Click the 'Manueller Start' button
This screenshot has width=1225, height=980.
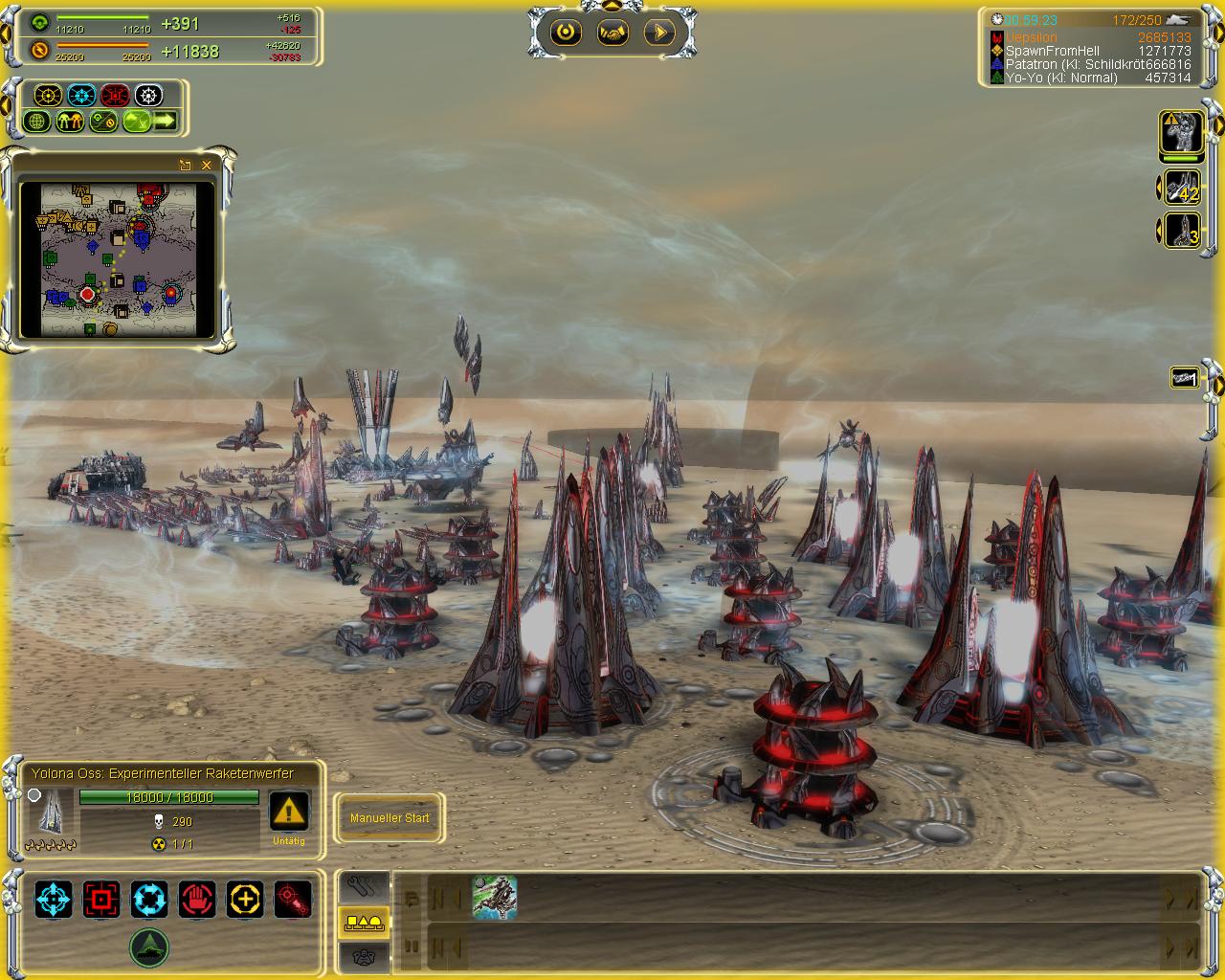click(x=390, y=818)
